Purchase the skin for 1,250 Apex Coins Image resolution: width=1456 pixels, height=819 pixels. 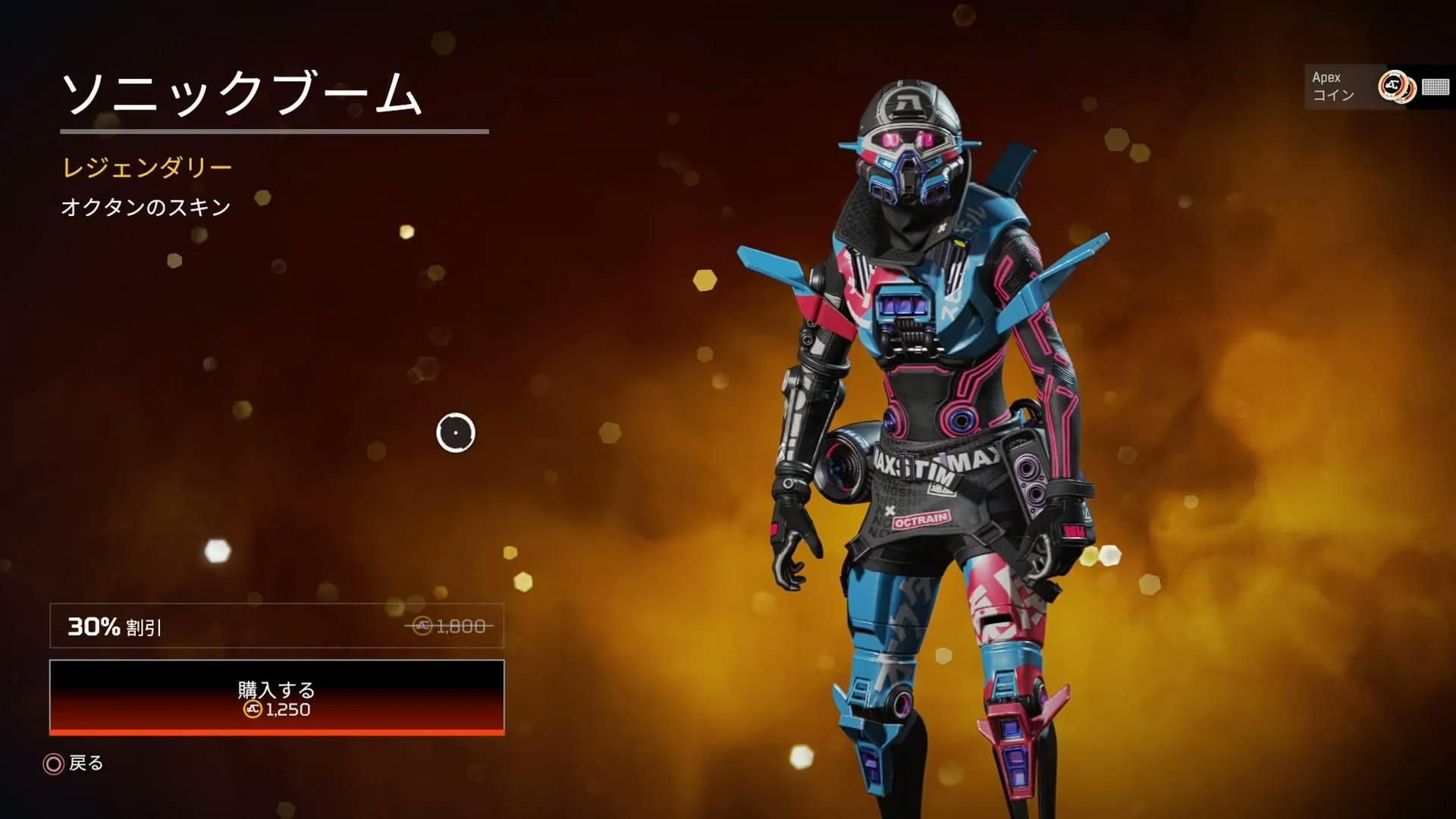277,698
